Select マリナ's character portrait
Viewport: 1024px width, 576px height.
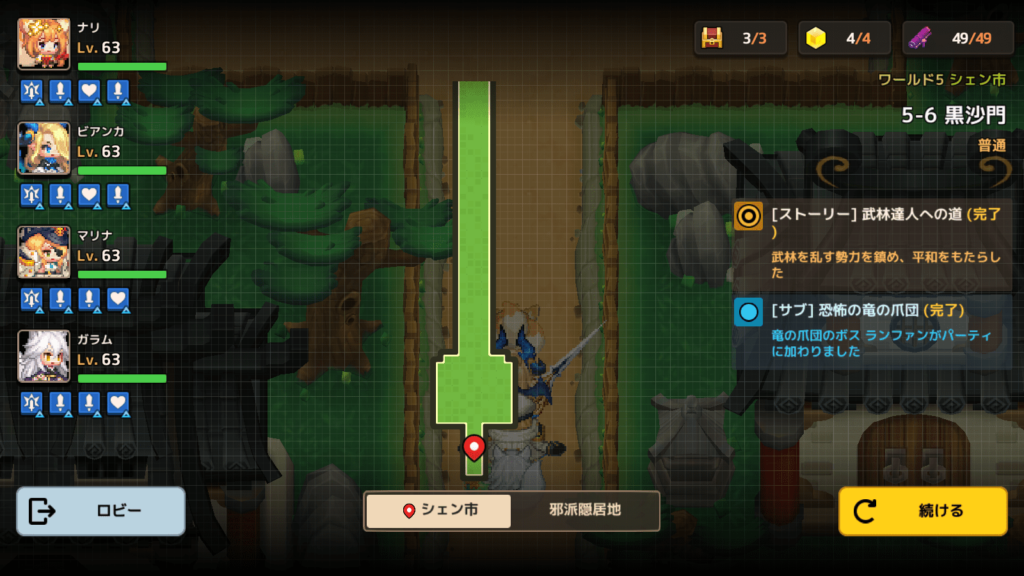coord(44,253)
